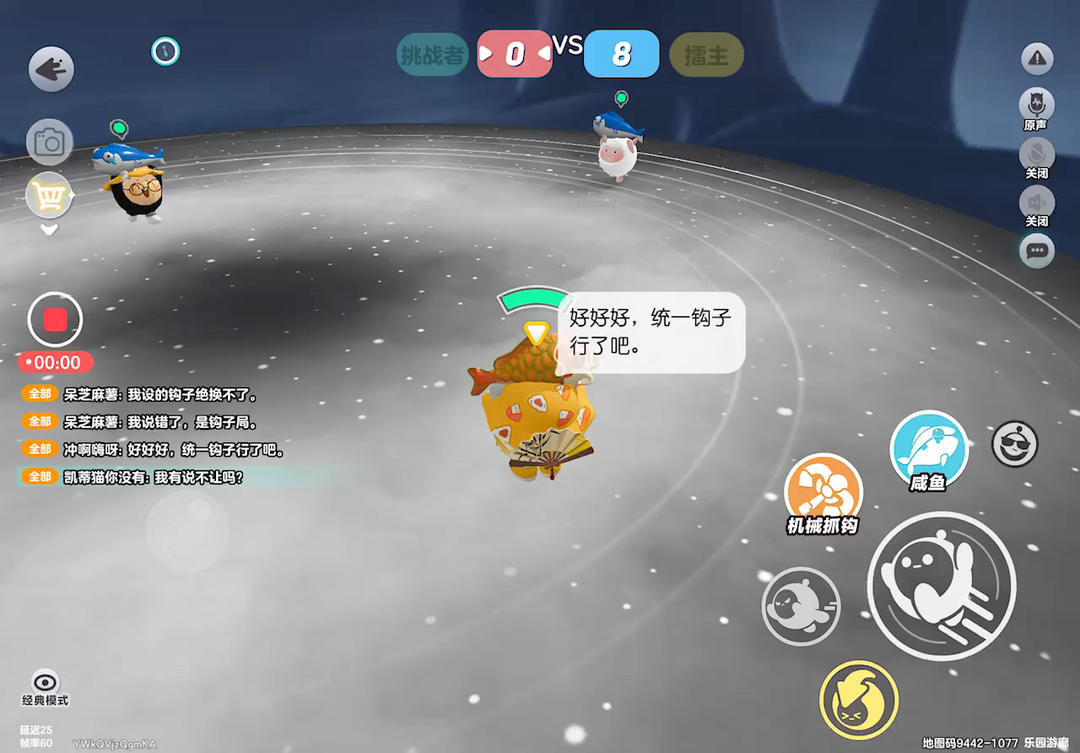Show the round info icon
This screenshot has height=753, width=1080.
(165, 50)
